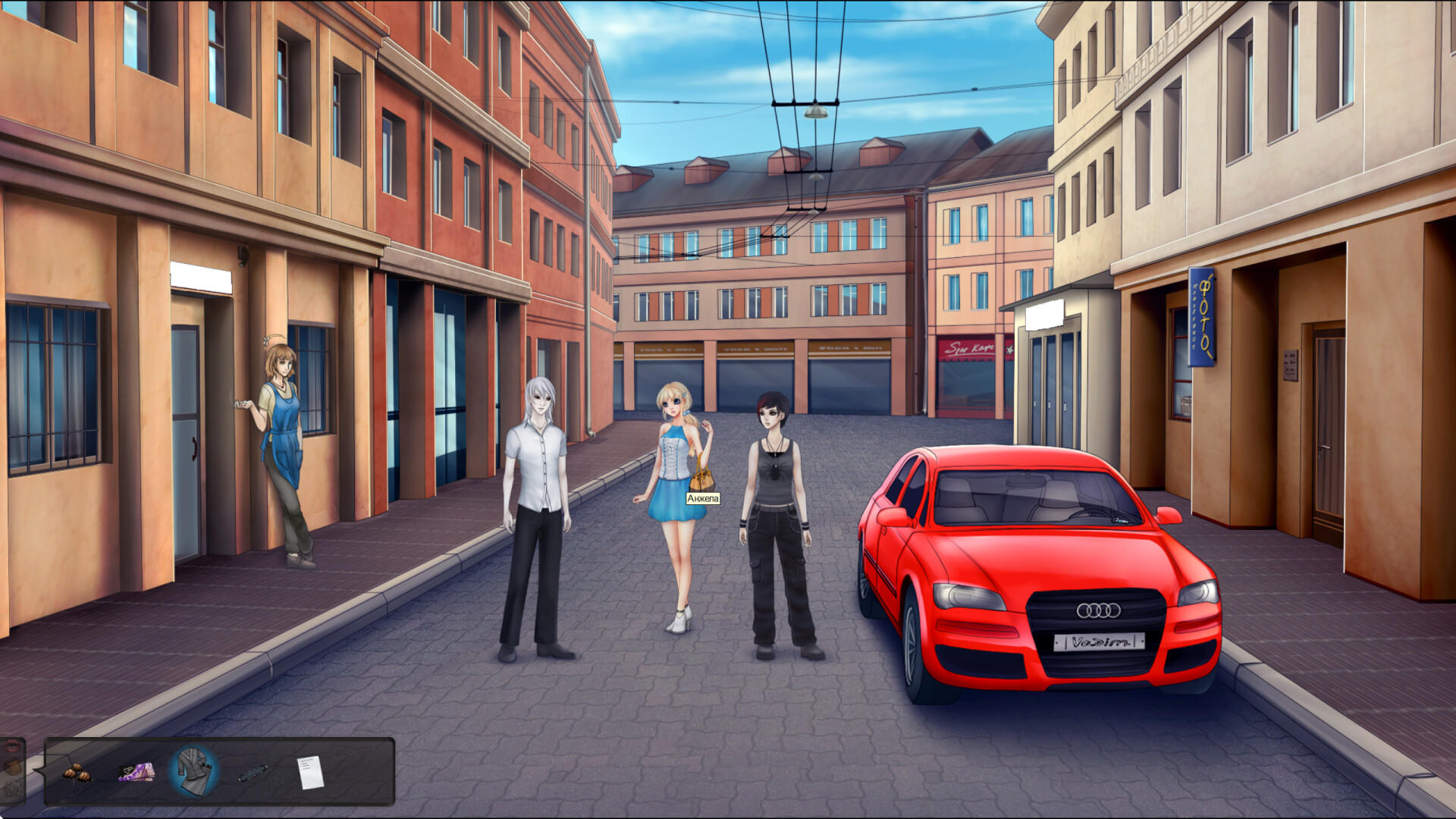Select the jar icon in the left cursor panel
1456x819 pixels.
coord(11,767)
